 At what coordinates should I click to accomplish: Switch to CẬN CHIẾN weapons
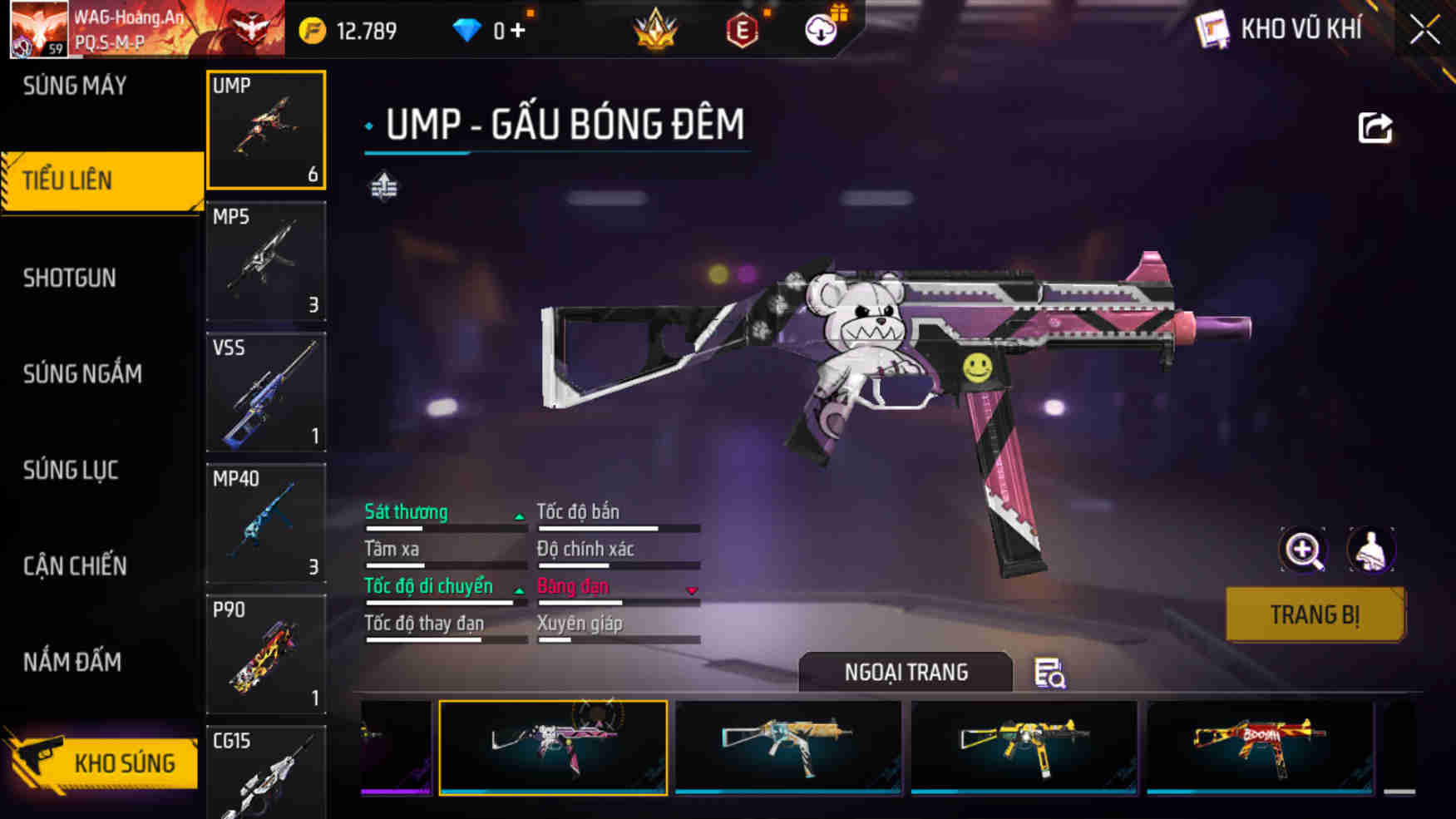click(75, 566)
